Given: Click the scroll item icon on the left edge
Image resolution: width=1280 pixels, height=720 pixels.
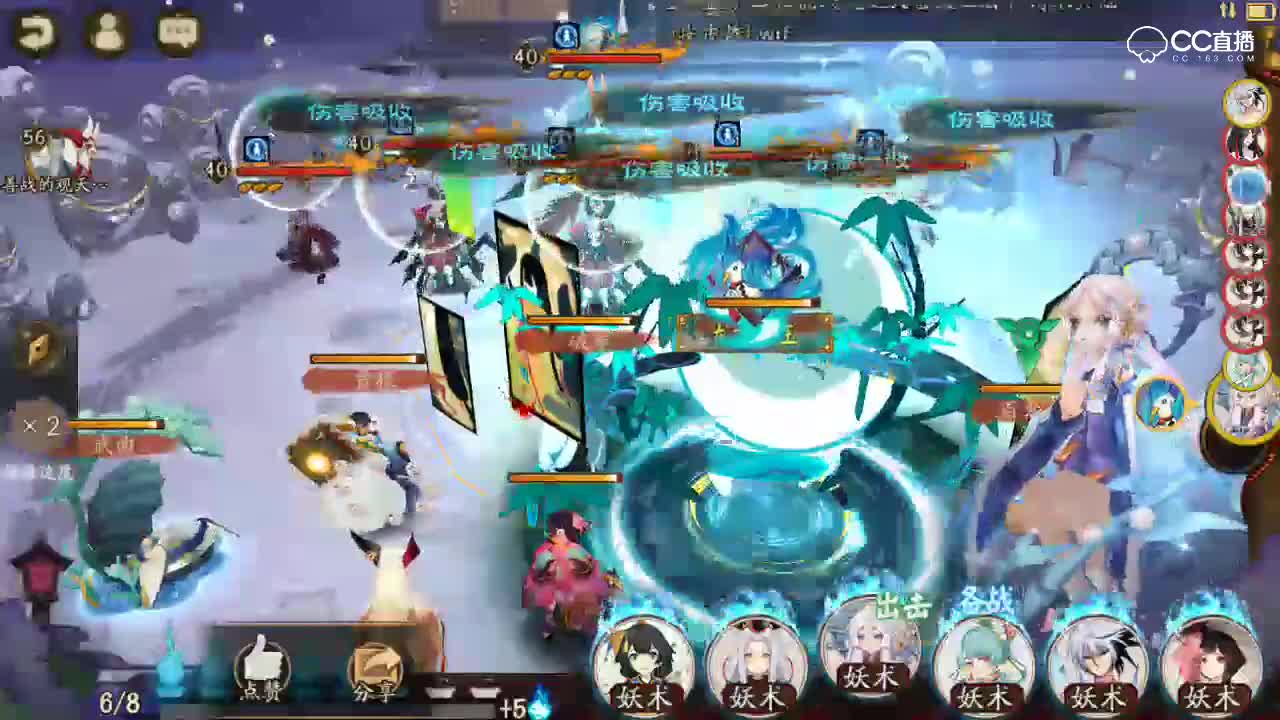Looking at the screenshot, I should [x=35, y=352].
